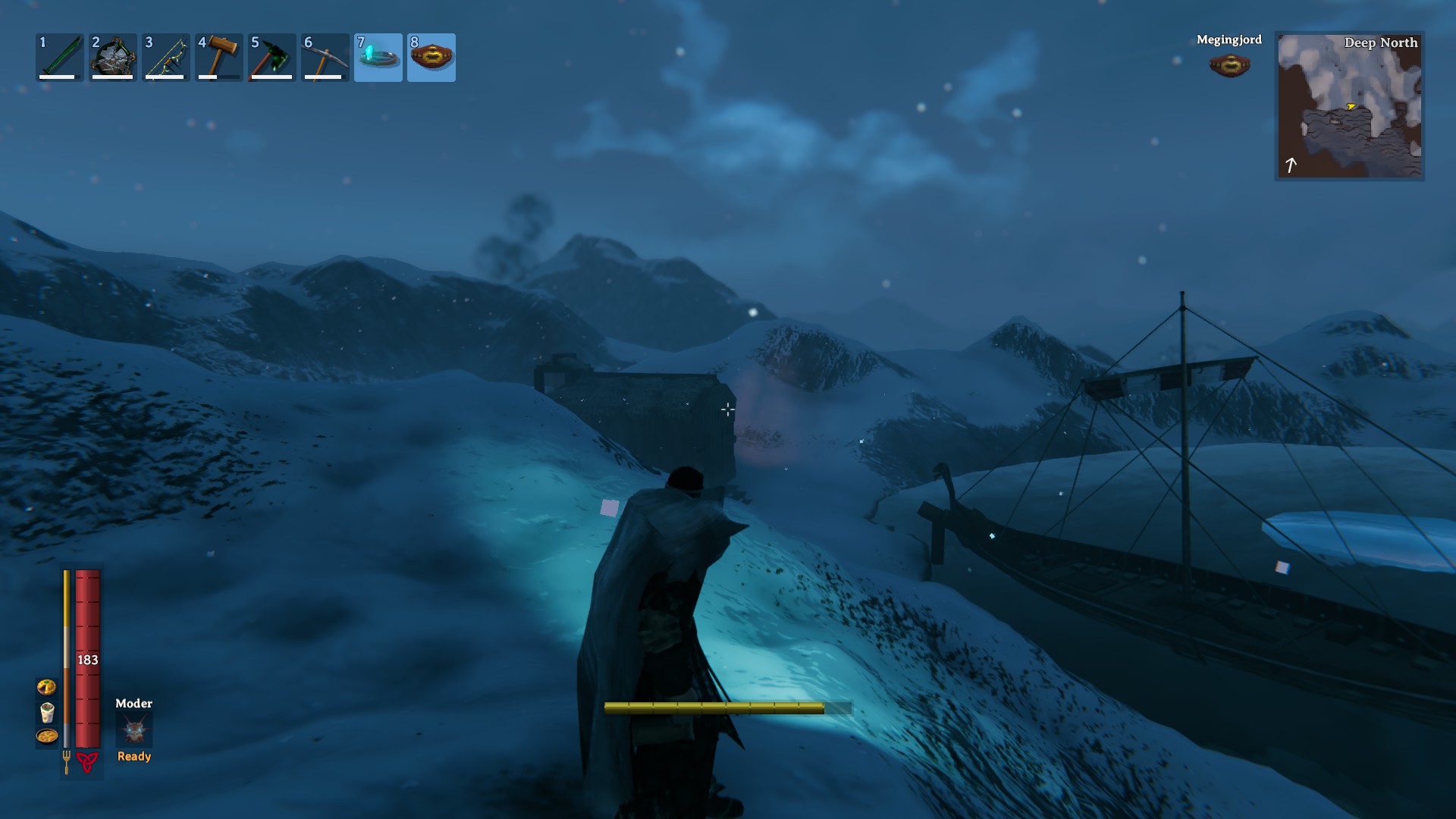Screen dimensions: 1456x819
Task: Unequip the Megingjord belt in slot 8
Action: click(x=431, y=57)
